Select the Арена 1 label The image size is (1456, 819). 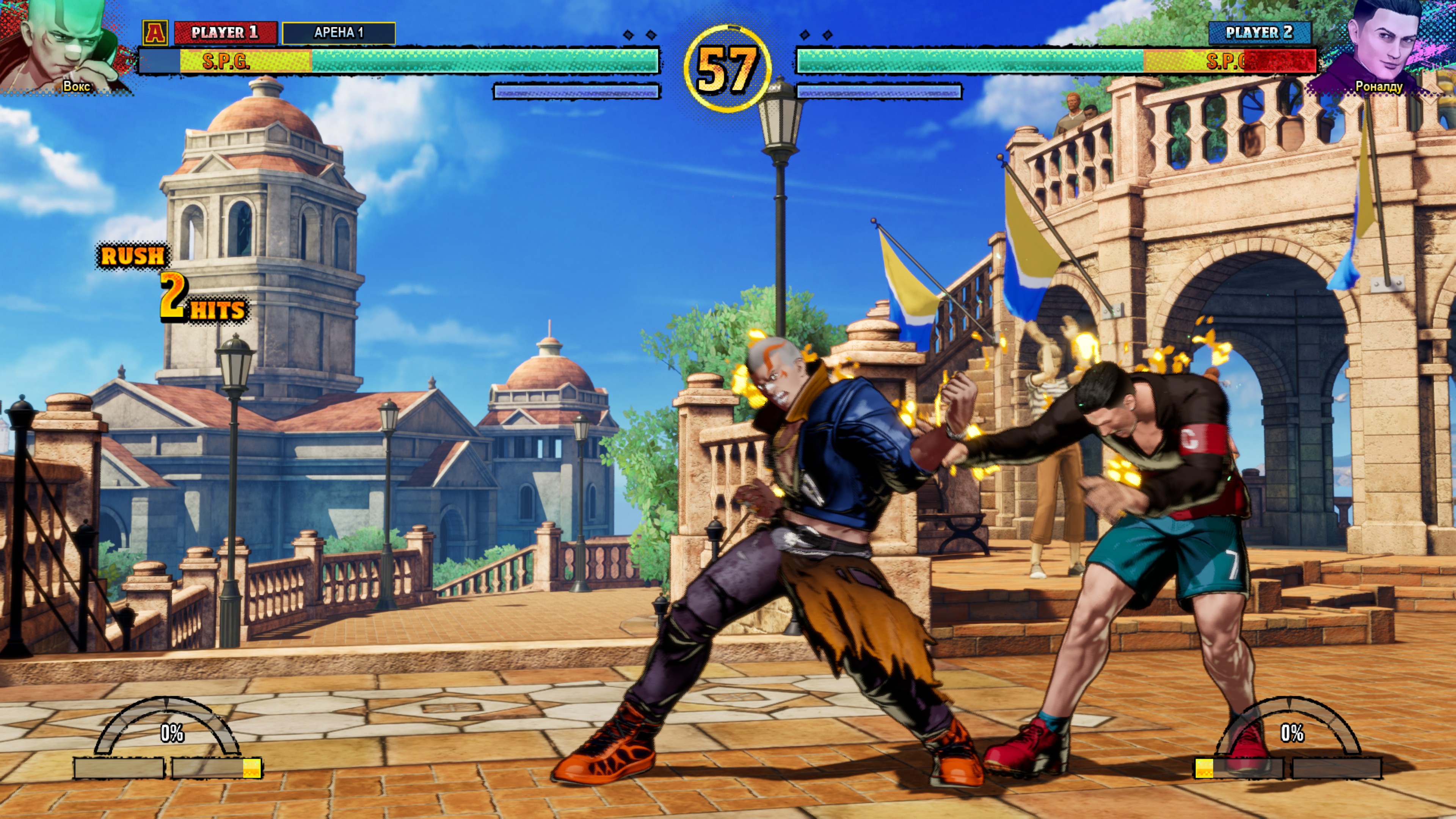339,33
